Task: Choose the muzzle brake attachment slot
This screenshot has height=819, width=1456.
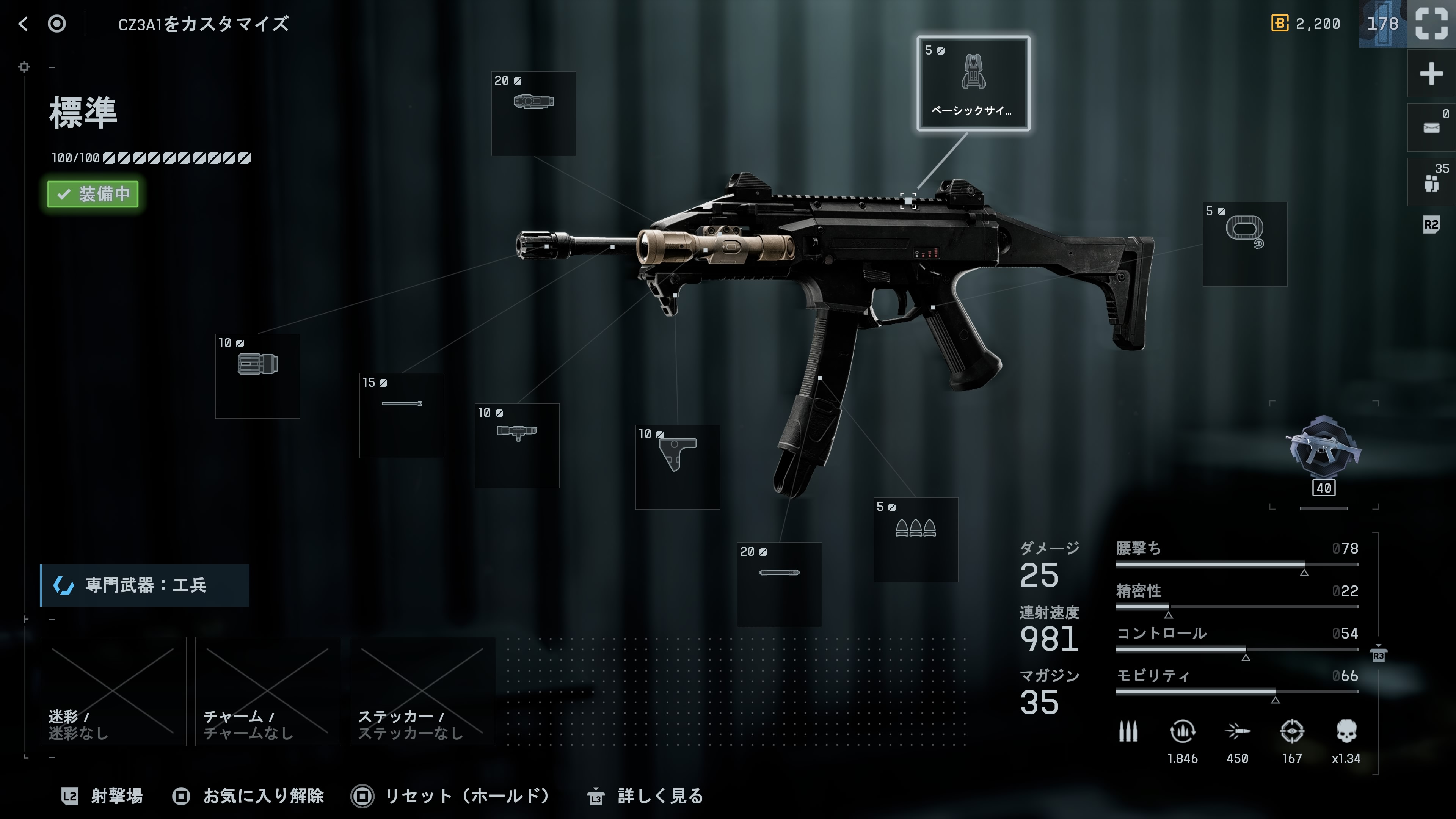Action: 258,376
